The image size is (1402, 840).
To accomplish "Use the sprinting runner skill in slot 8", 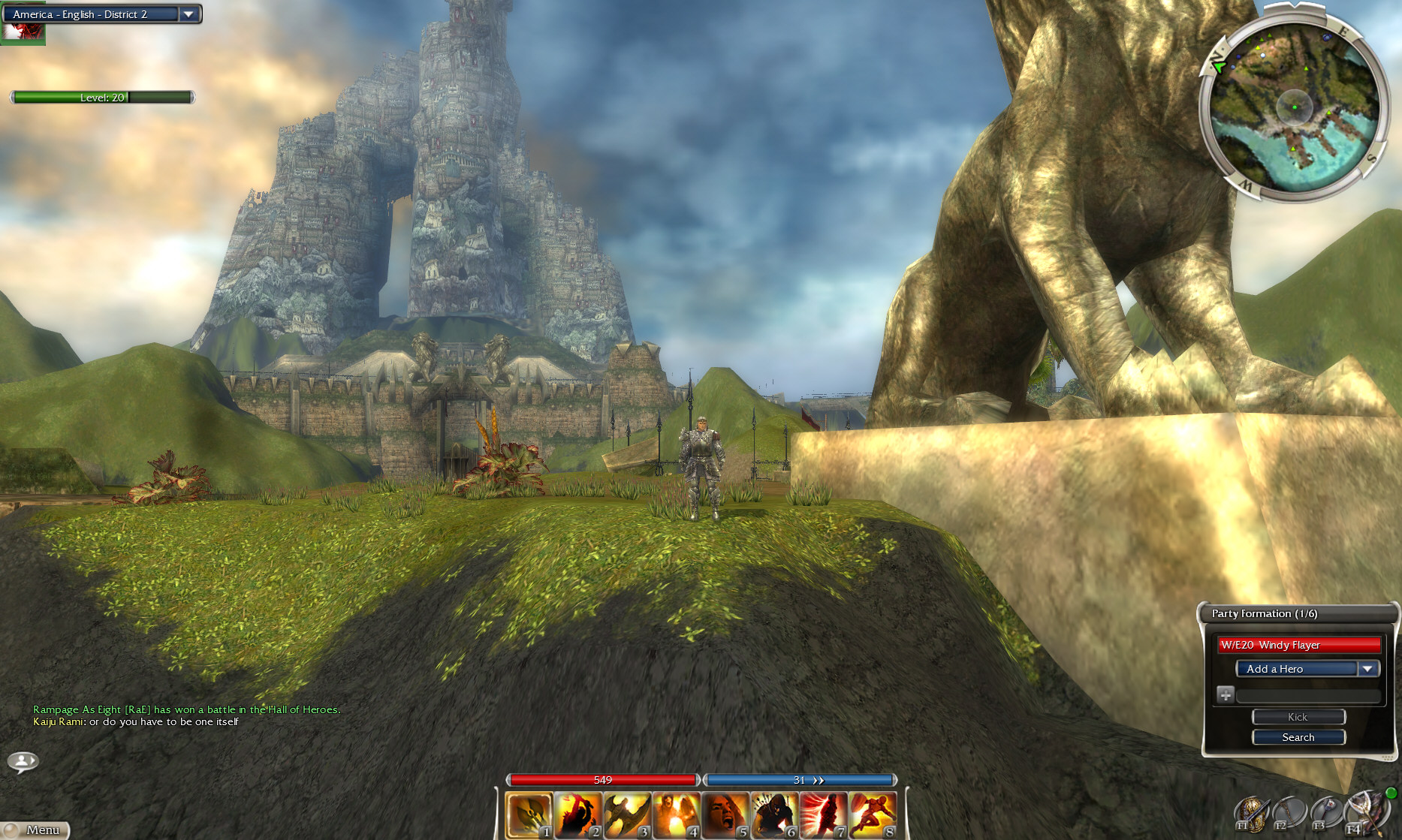I will (x=872, y=814).
